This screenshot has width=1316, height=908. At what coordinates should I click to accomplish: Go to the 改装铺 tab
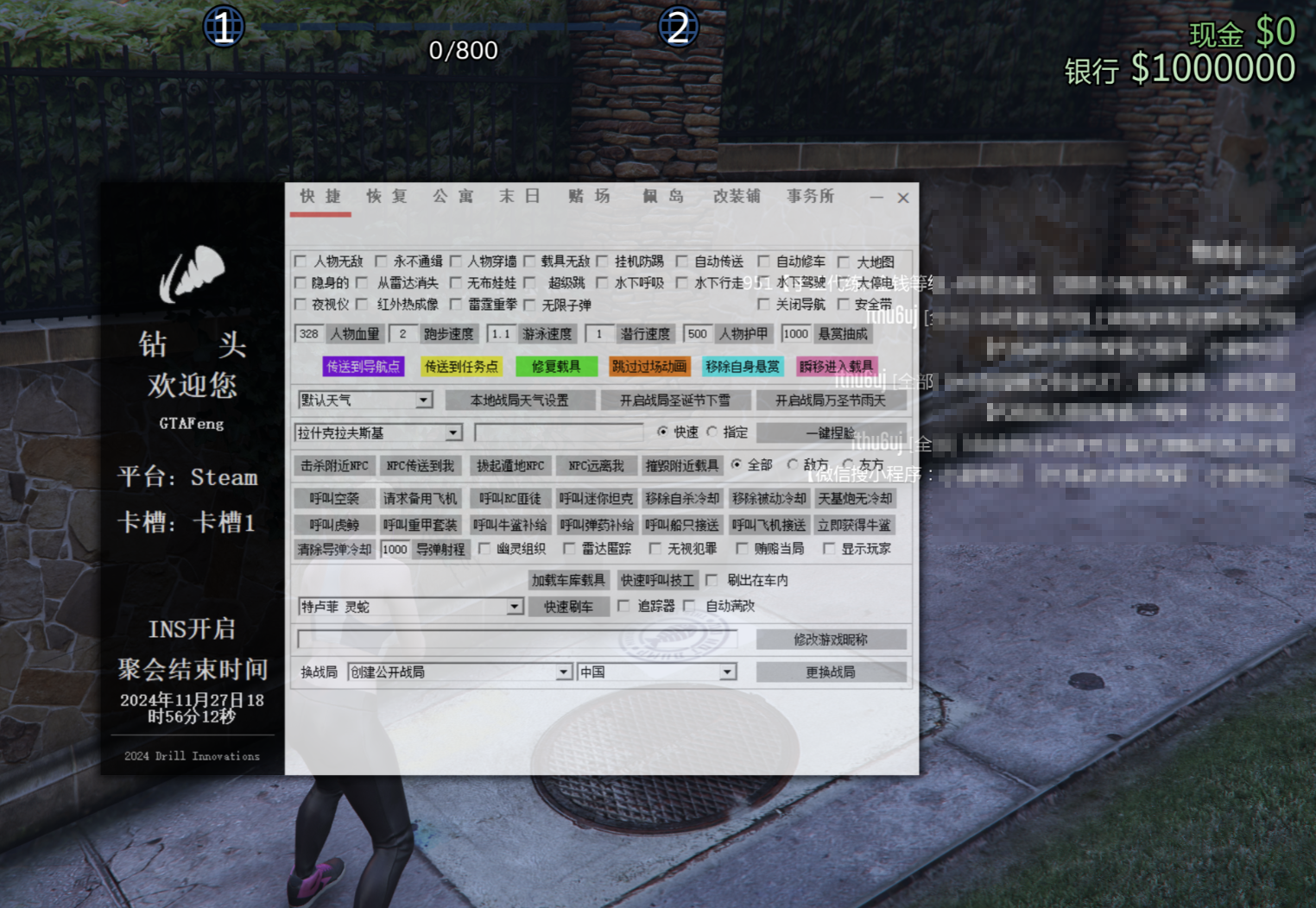[737, 197]
